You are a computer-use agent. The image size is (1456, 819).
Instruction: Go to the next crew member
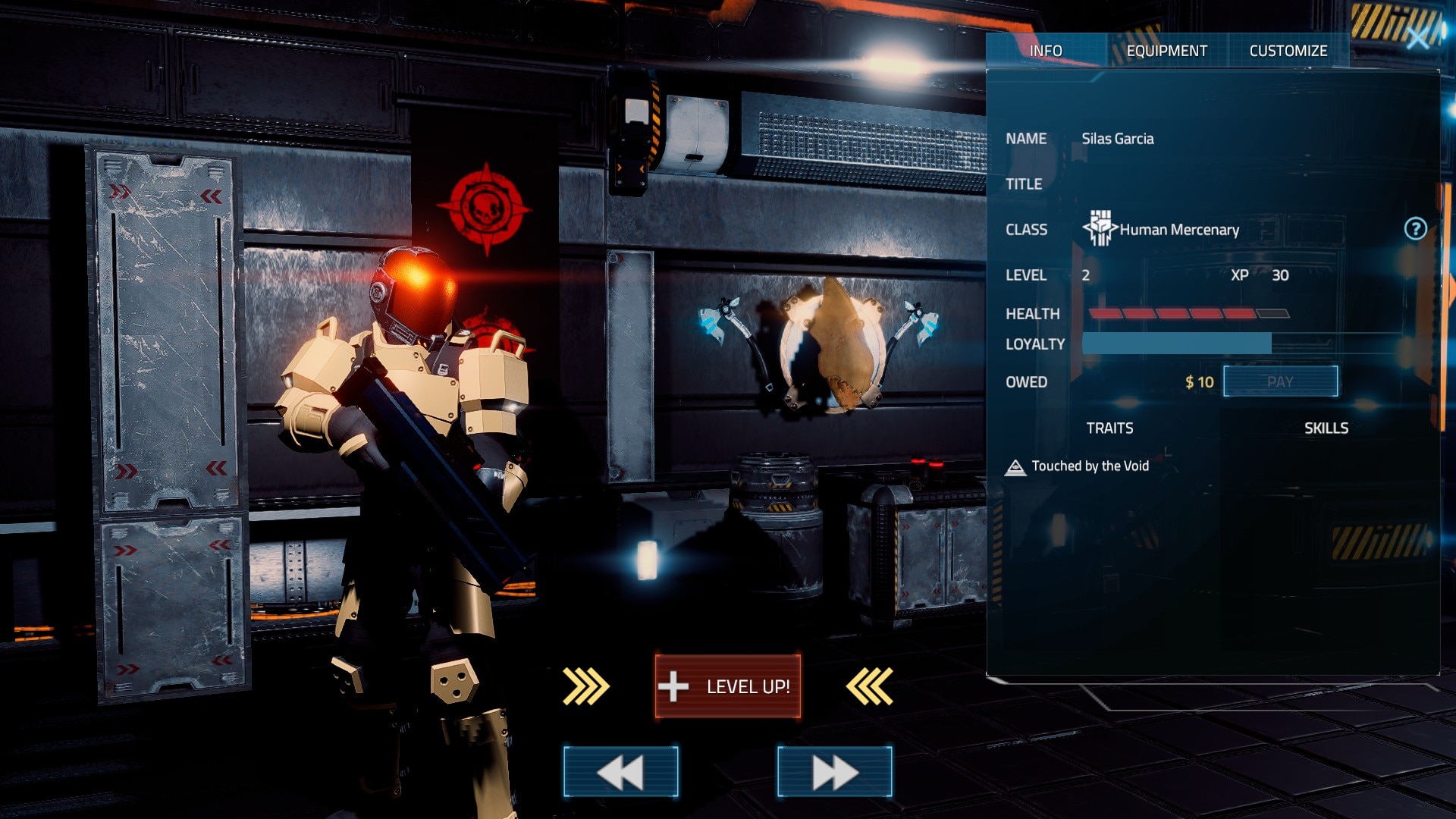click(834, 772)
